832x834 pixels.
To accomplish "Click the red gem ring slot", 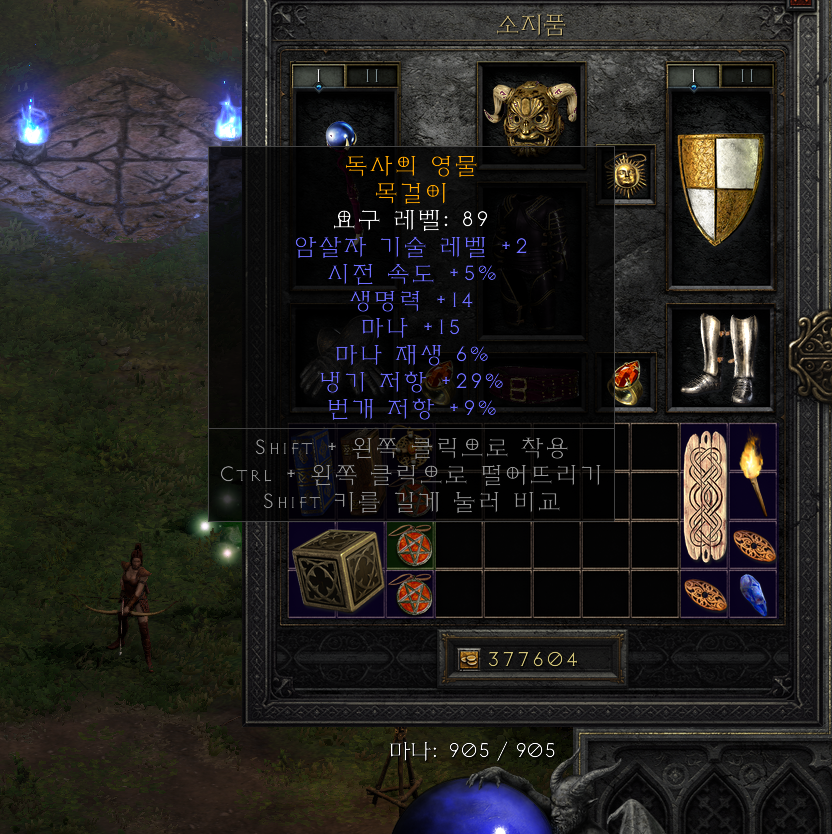I will point(626,382).
